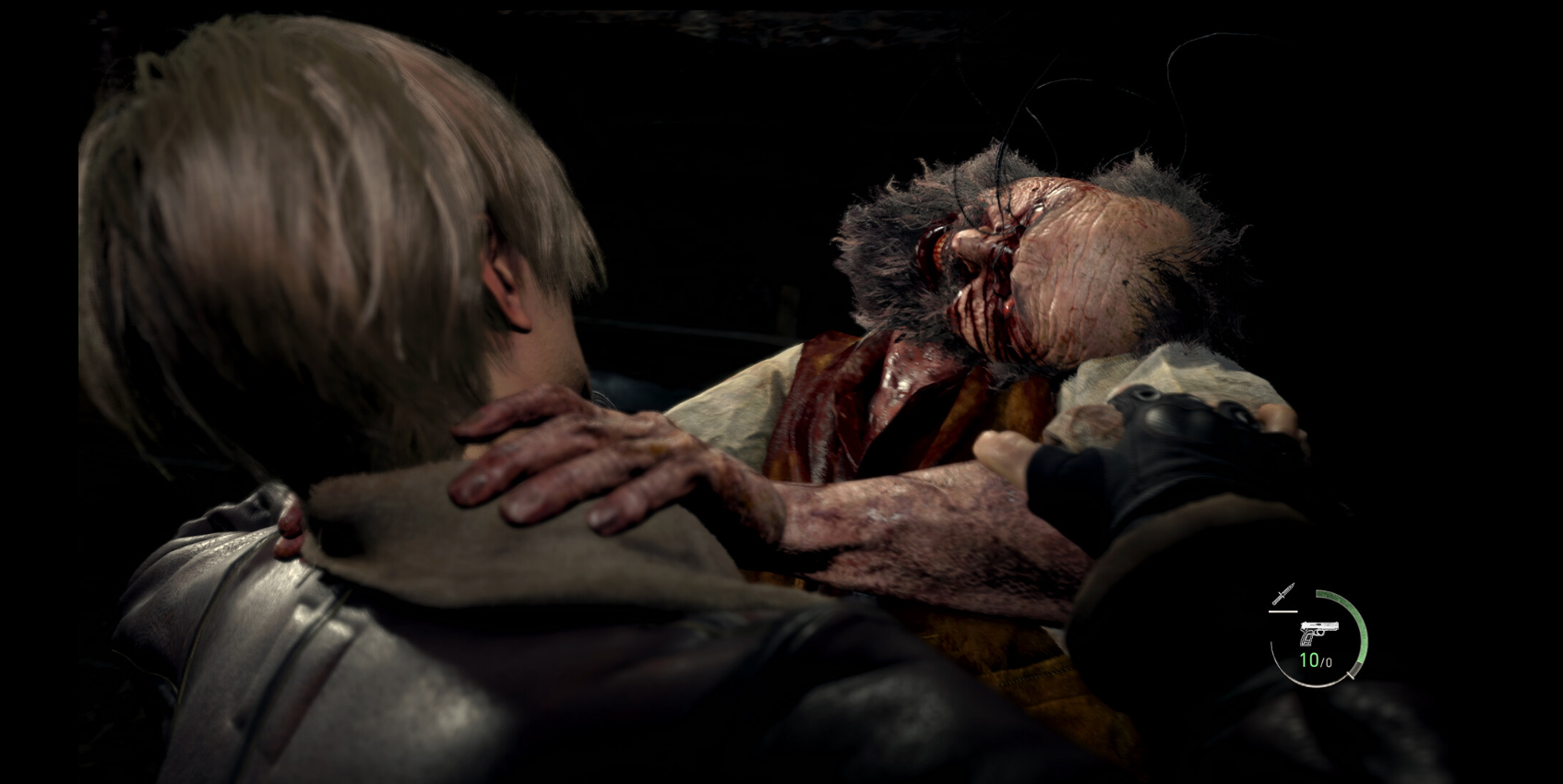The height and width of the screenshot is (784, 1563).
Task: Click the blade icon in the upper HUD
Action: 1284,594
